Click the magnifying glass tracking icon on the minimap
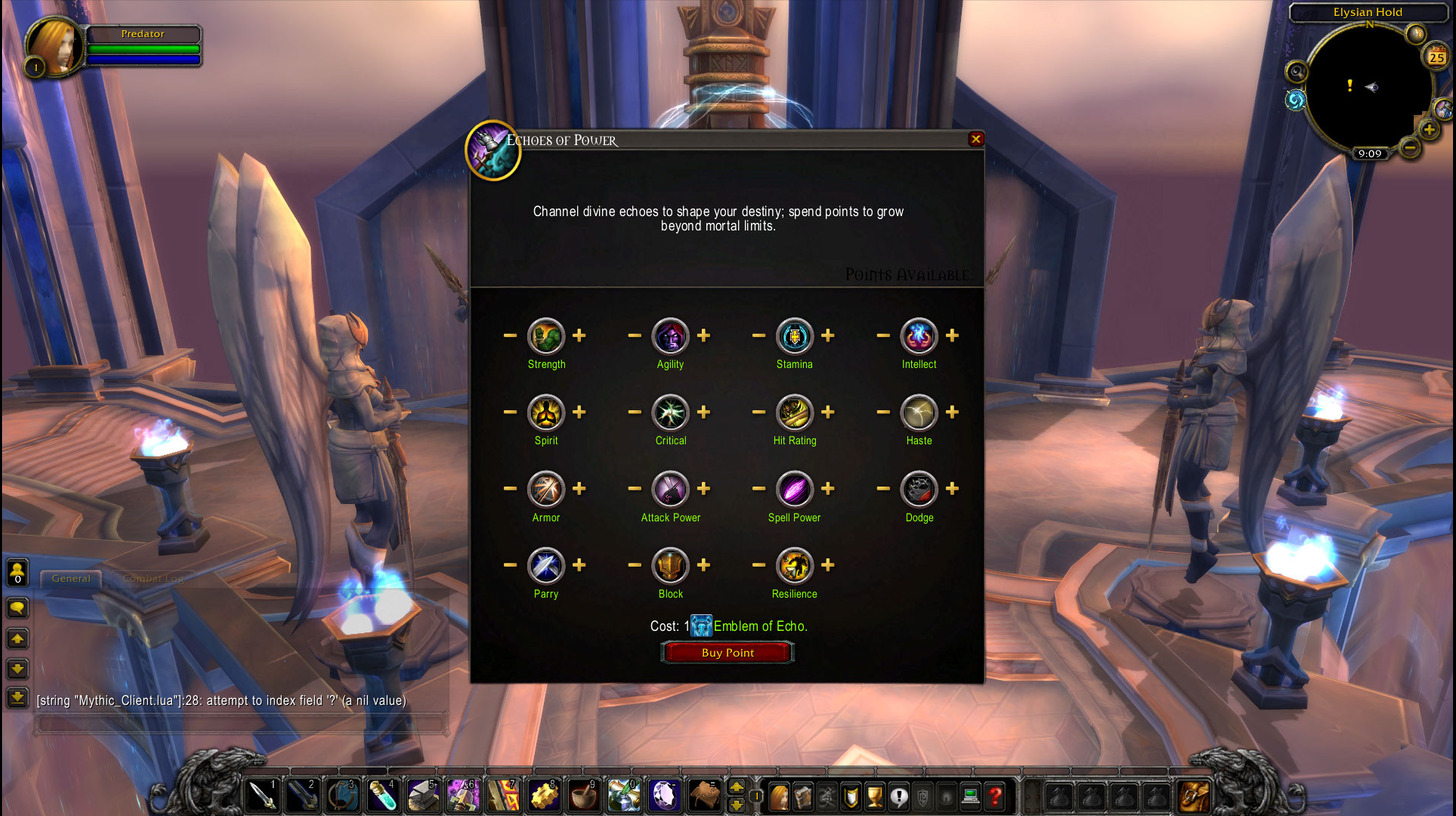Image resolution: width=1456 pixels, height=816 pixels. [x=1296, y=71]
